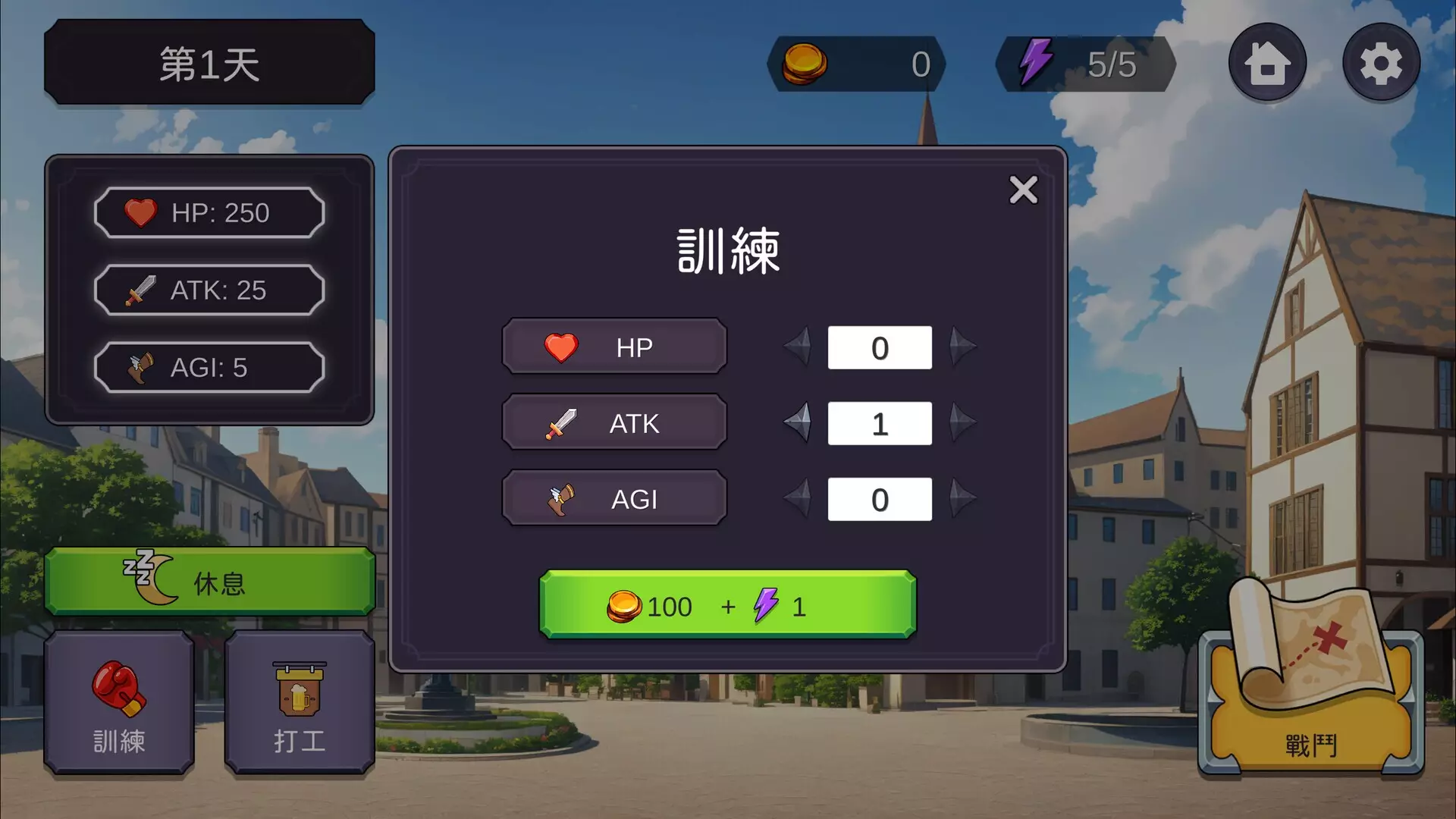
Task: Open the settings gear menu
Action: pos(1381,61)
